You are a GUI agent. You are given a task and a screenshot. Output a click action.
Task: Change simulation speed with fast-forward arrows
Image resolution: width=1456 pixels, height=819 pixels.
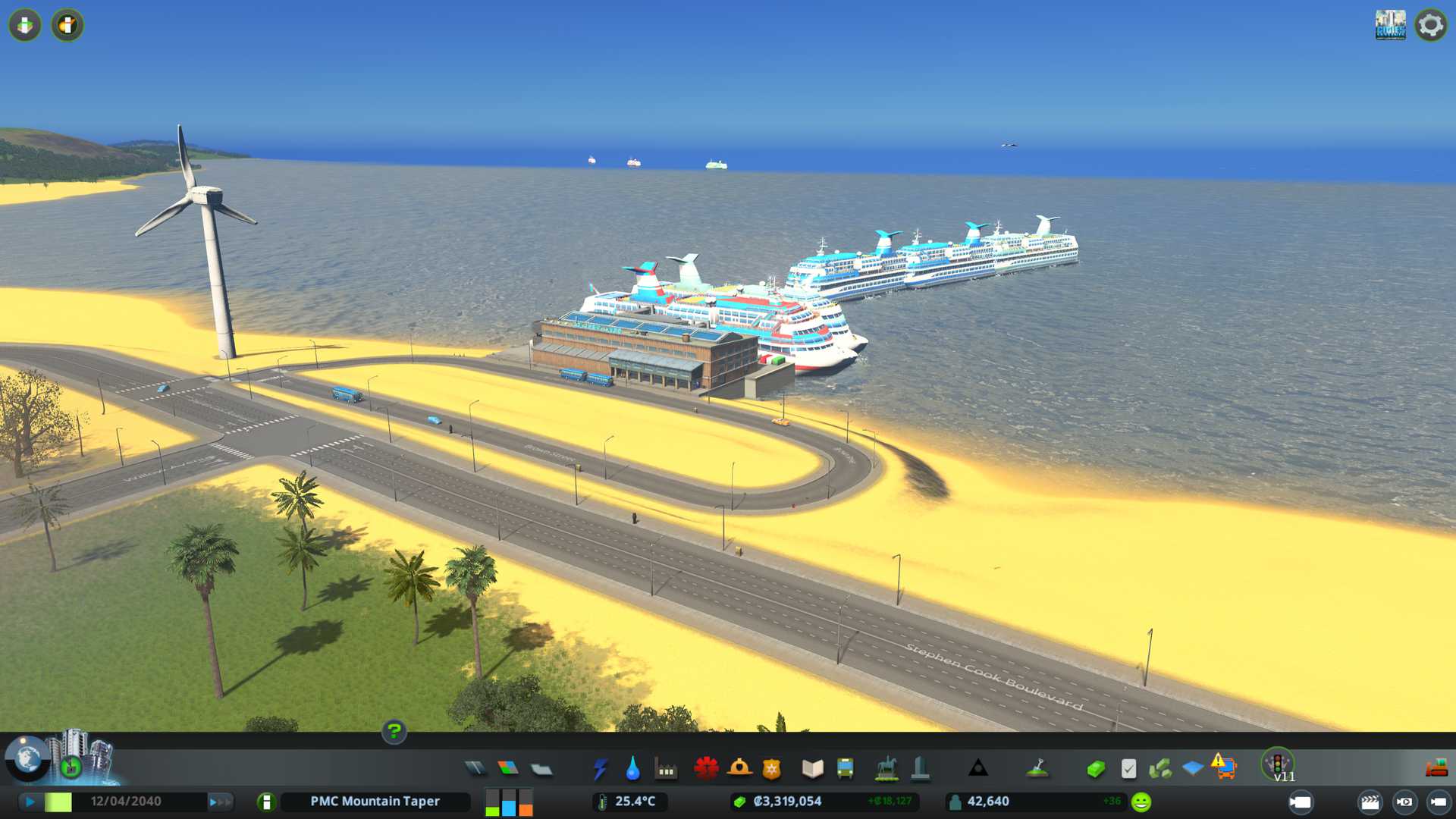click(x=220, y=802)
